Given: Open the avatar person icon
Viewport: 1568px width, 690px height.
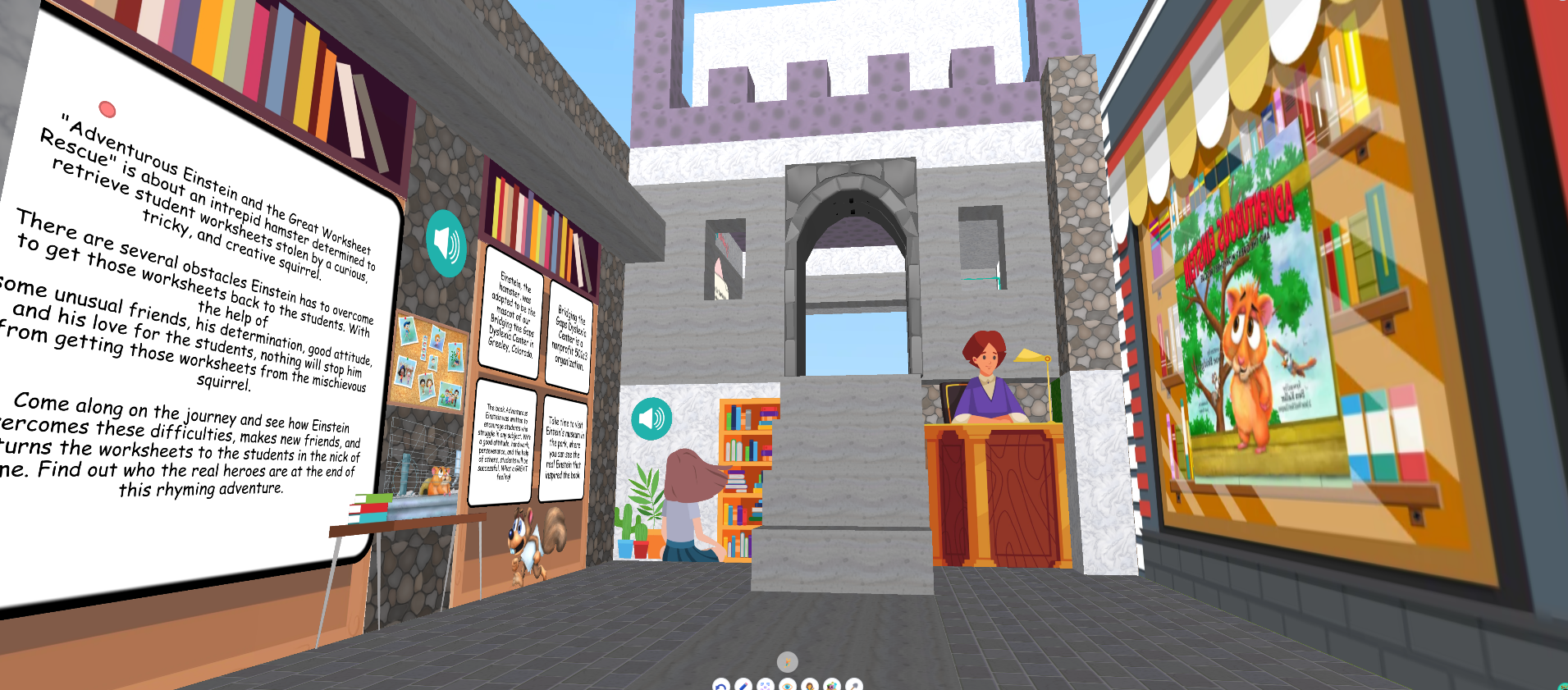Looking at the screenshot, I should click(809, 687).
